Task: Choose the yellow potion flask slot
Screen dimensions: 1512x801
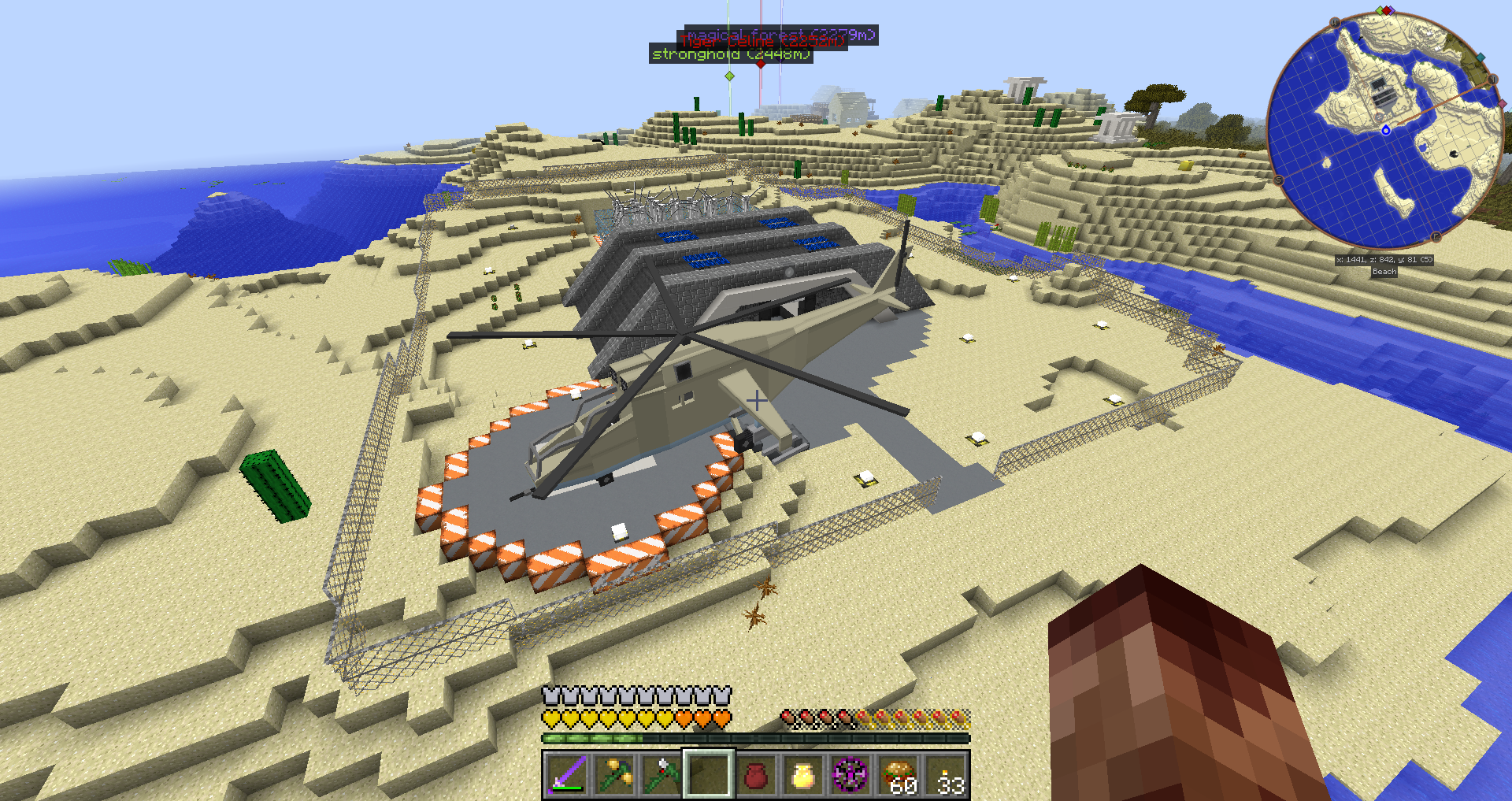Action: tap(803, 774)
